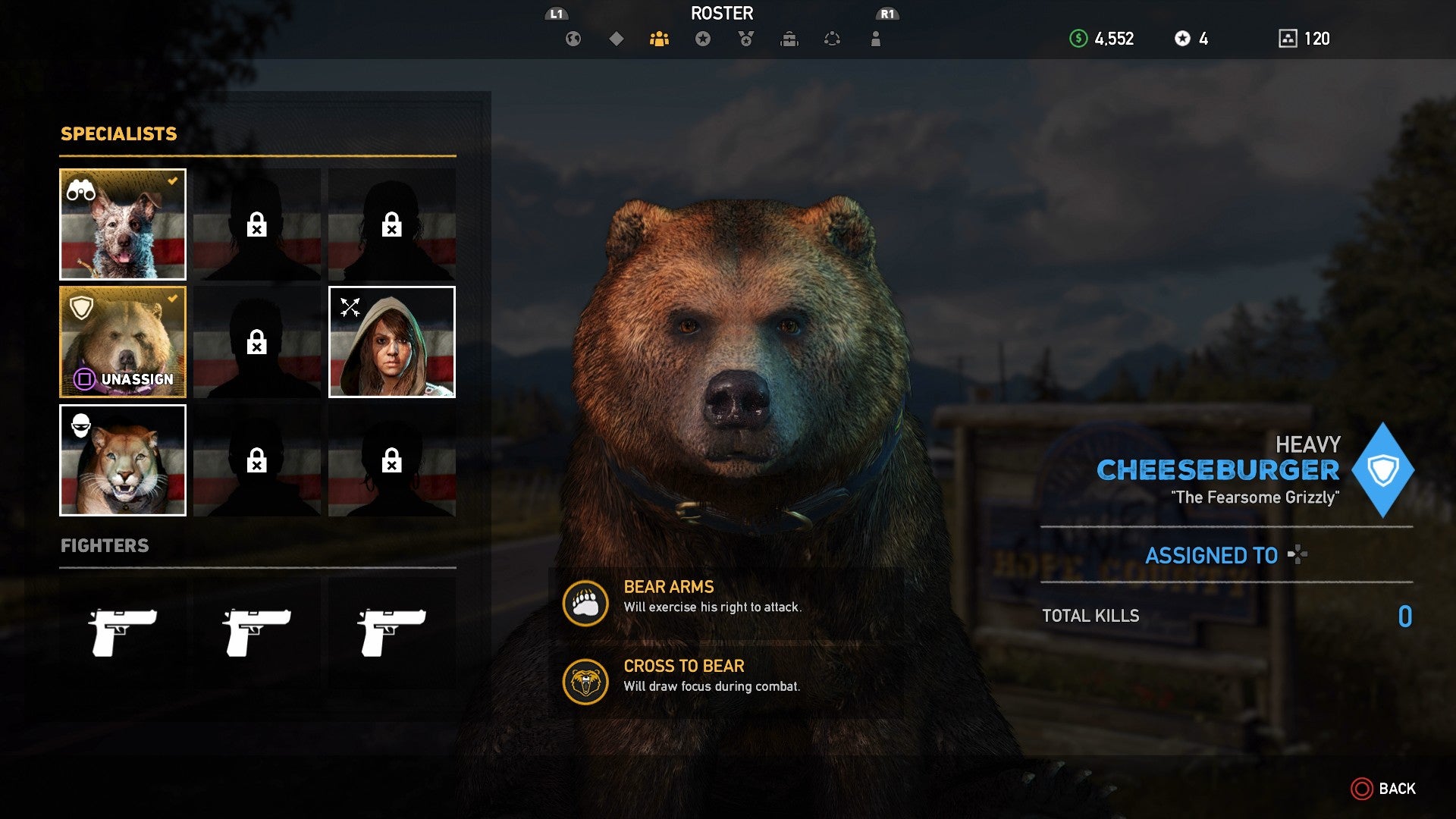Open the Character customization person icon
Viewport: 1456px width, 819px height.
point(875,39)
